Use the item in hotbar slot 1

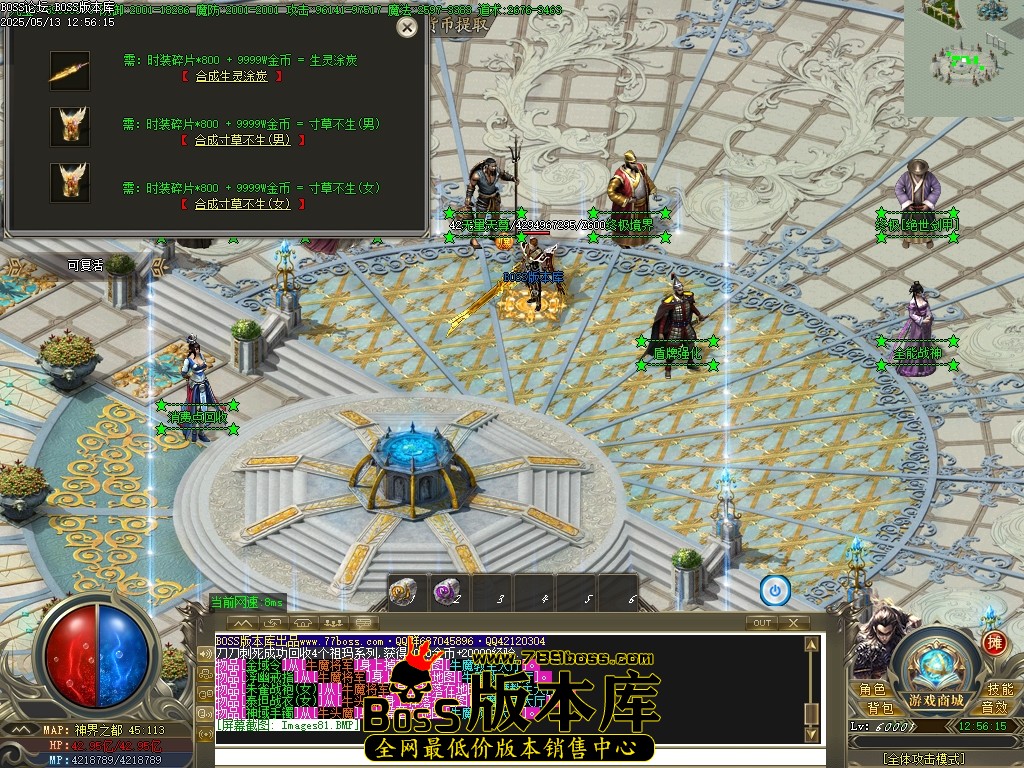pyautogui.click(x=407, y=592)
